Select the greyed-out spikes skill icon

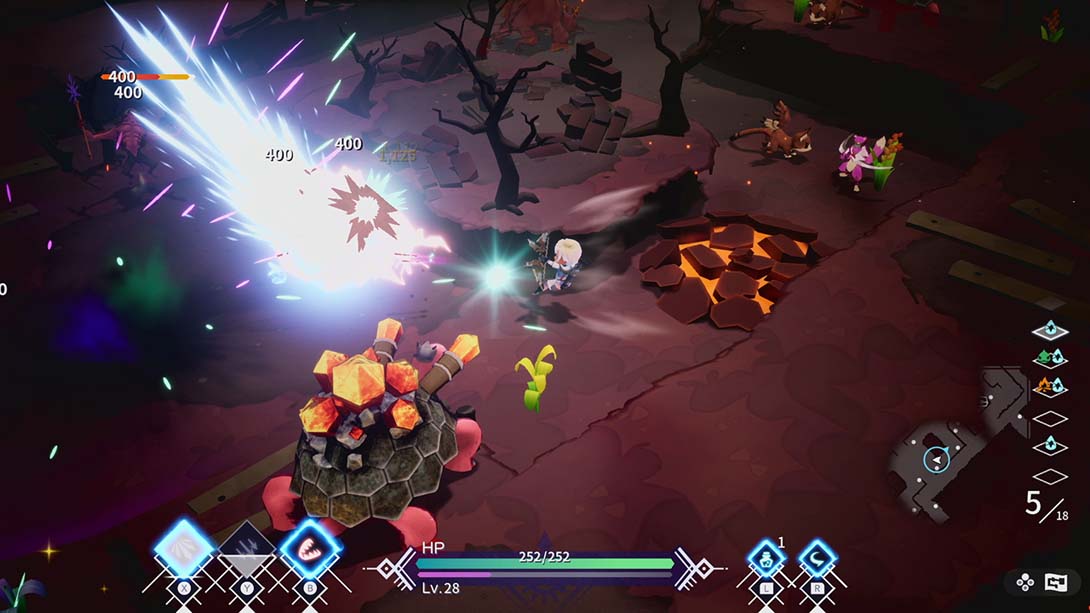pyautogui.click(x=247, y=549)
